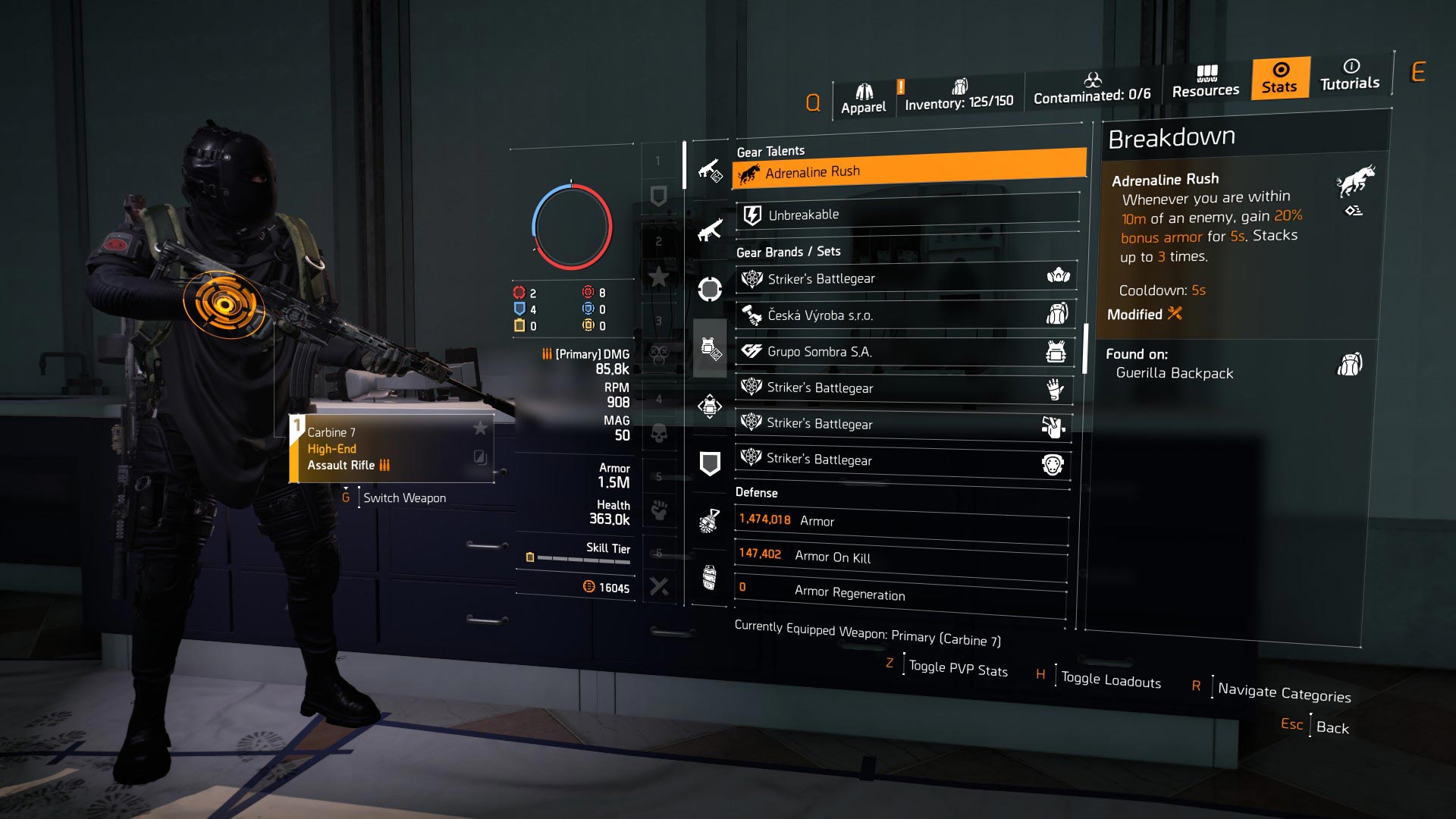
Task: Open the backpack gear slot icon
Action: pyautogui.click(x=709, y=406)
